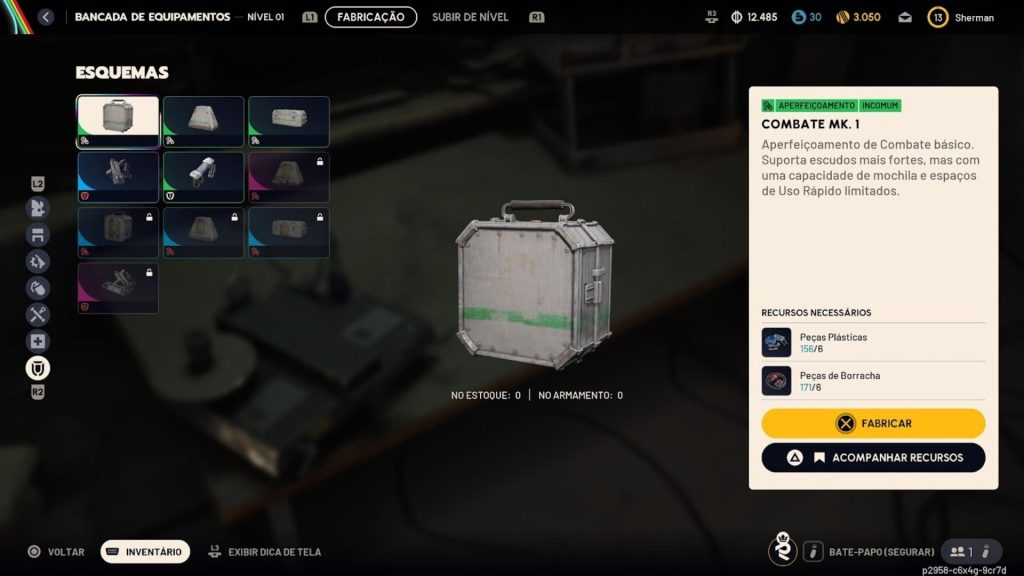This screenshot has height=576, width=1024.
Task: Open the grenade workbench category
Action: point(38,288)
